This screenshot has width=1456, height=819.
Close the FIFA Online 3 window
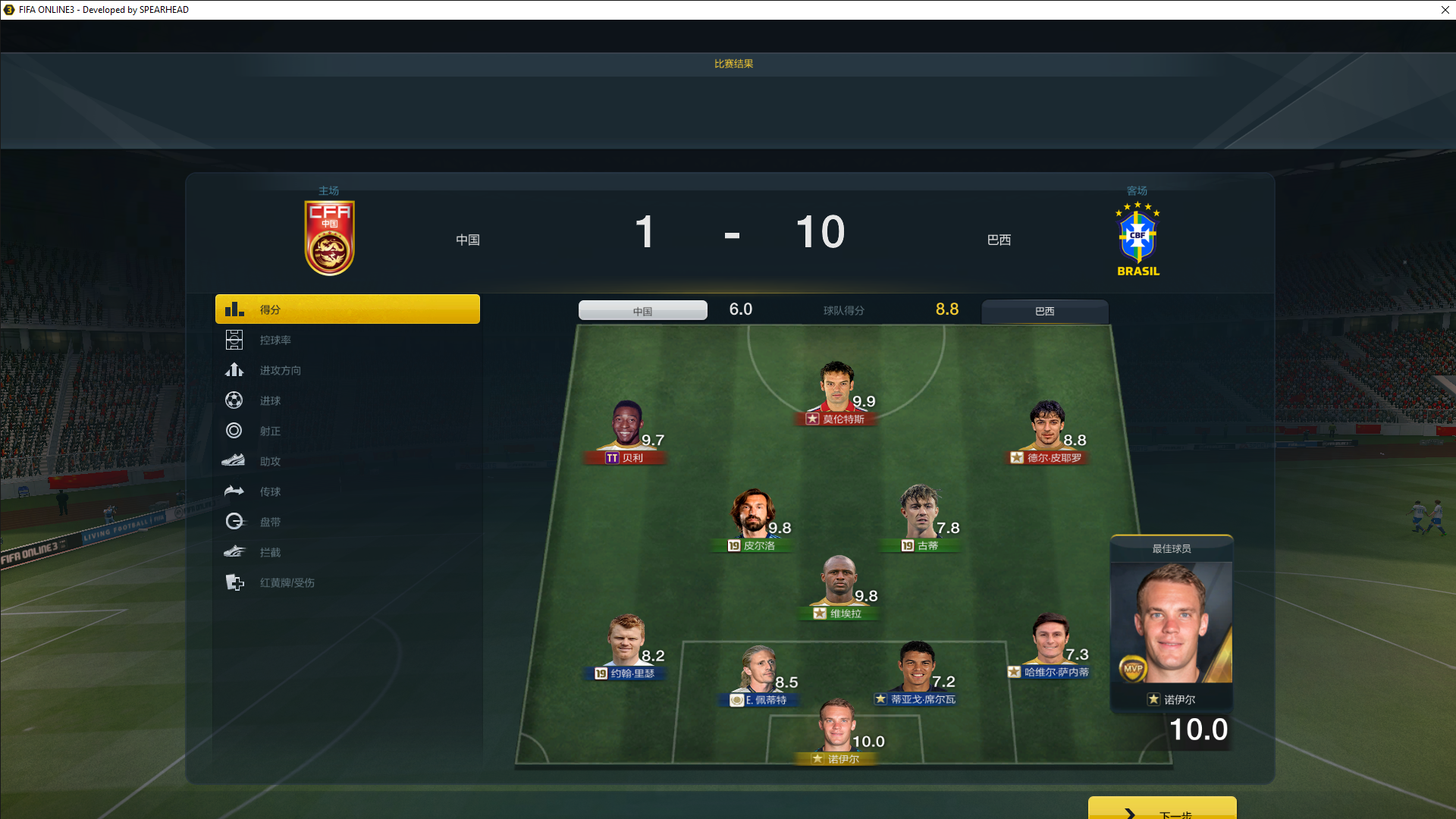tap(1445, 10)
